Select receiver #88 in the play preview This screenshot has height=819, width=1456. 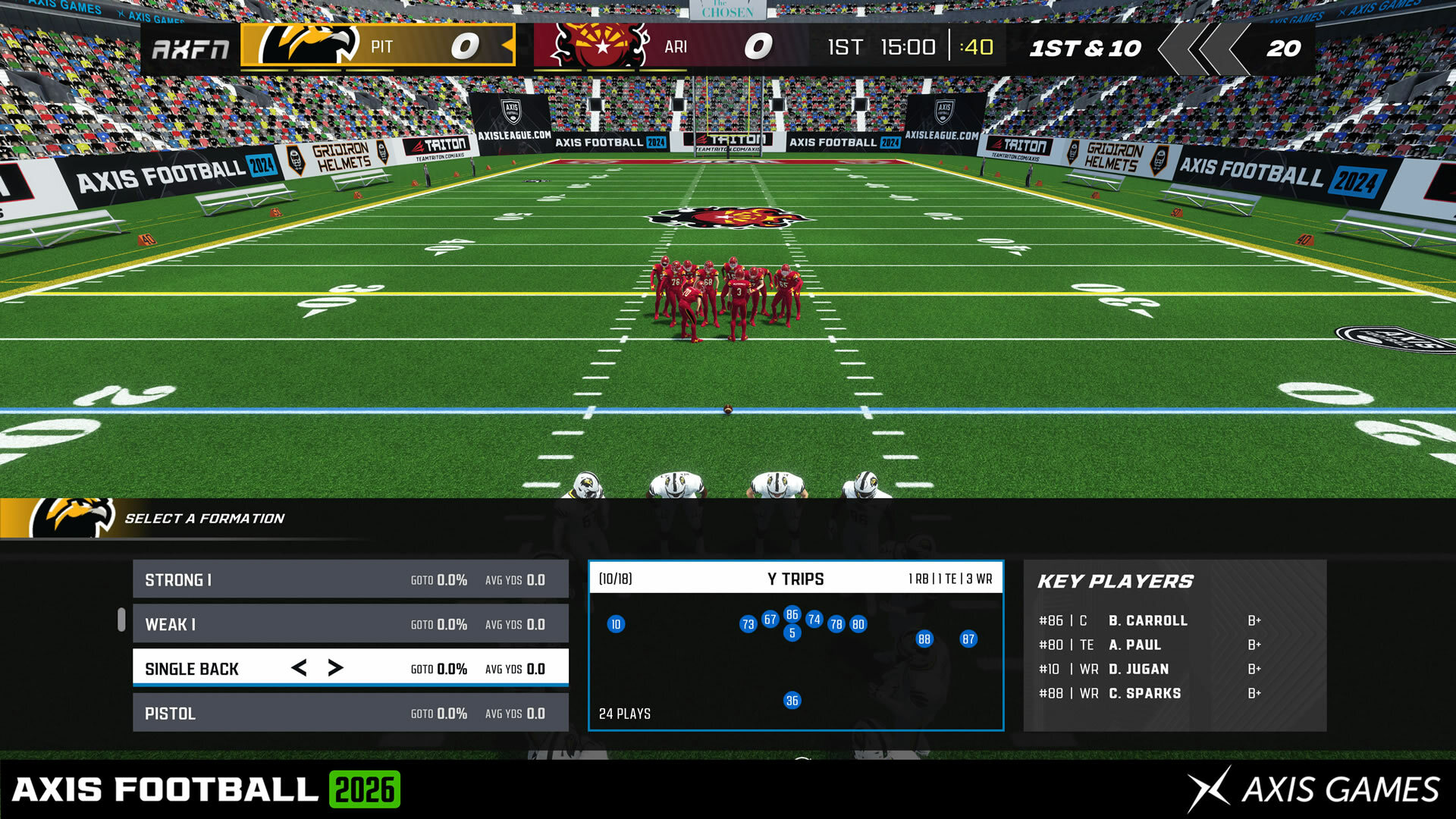click(x=924, y=639)
